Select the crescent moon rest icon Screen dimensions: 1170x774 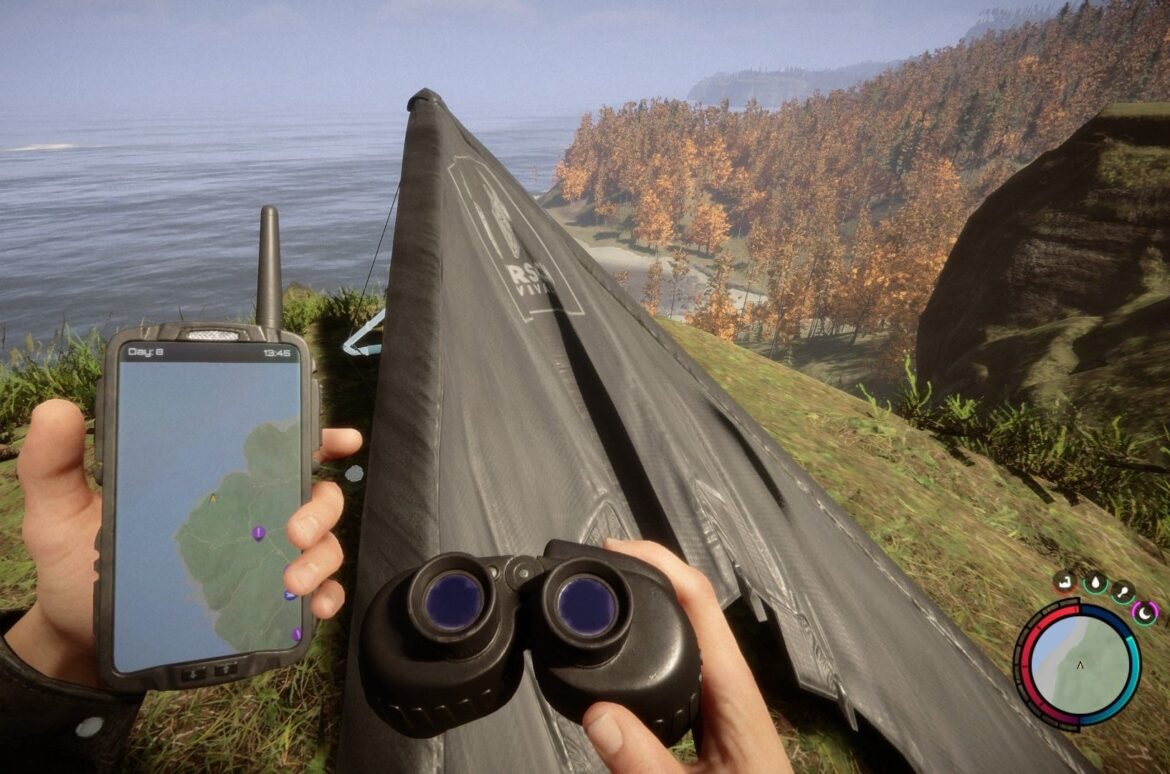[1145, 611]
